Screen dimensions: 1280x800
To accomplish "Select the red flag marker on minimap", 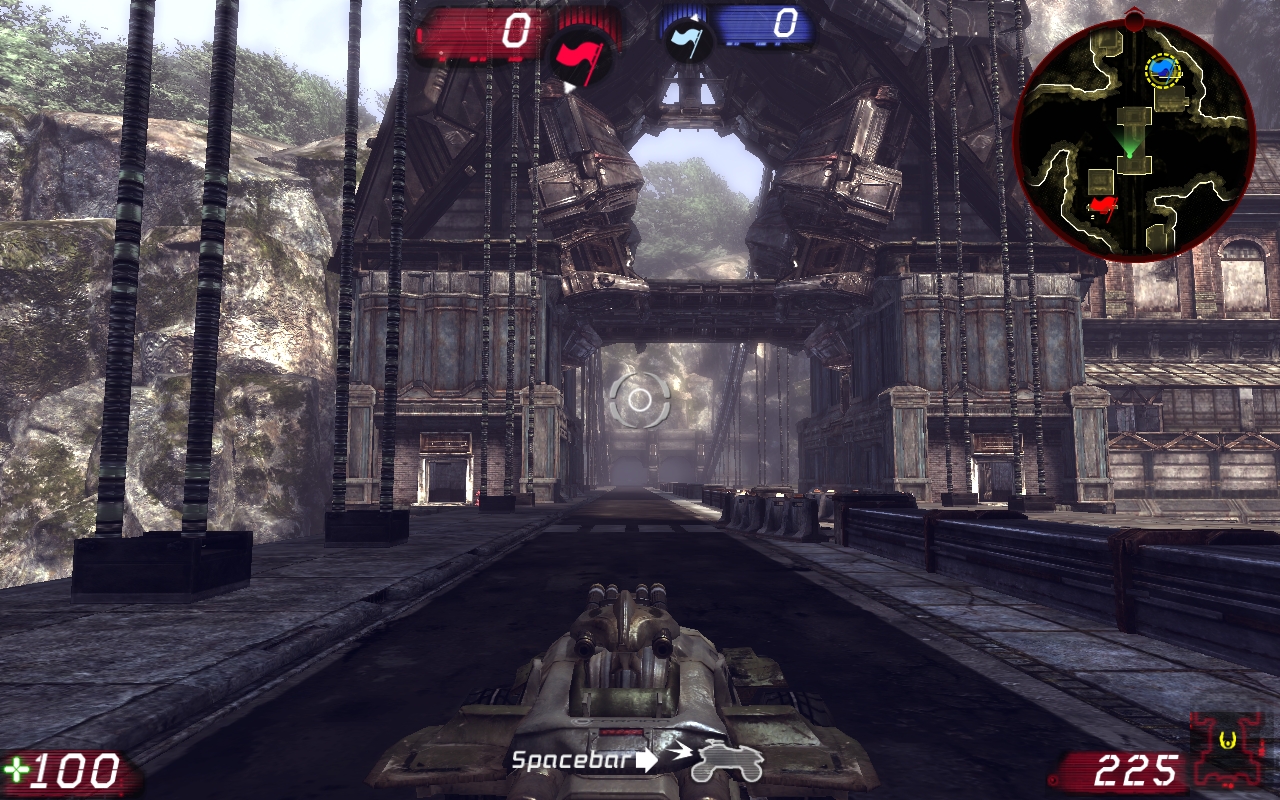I will click(1103, 207).
